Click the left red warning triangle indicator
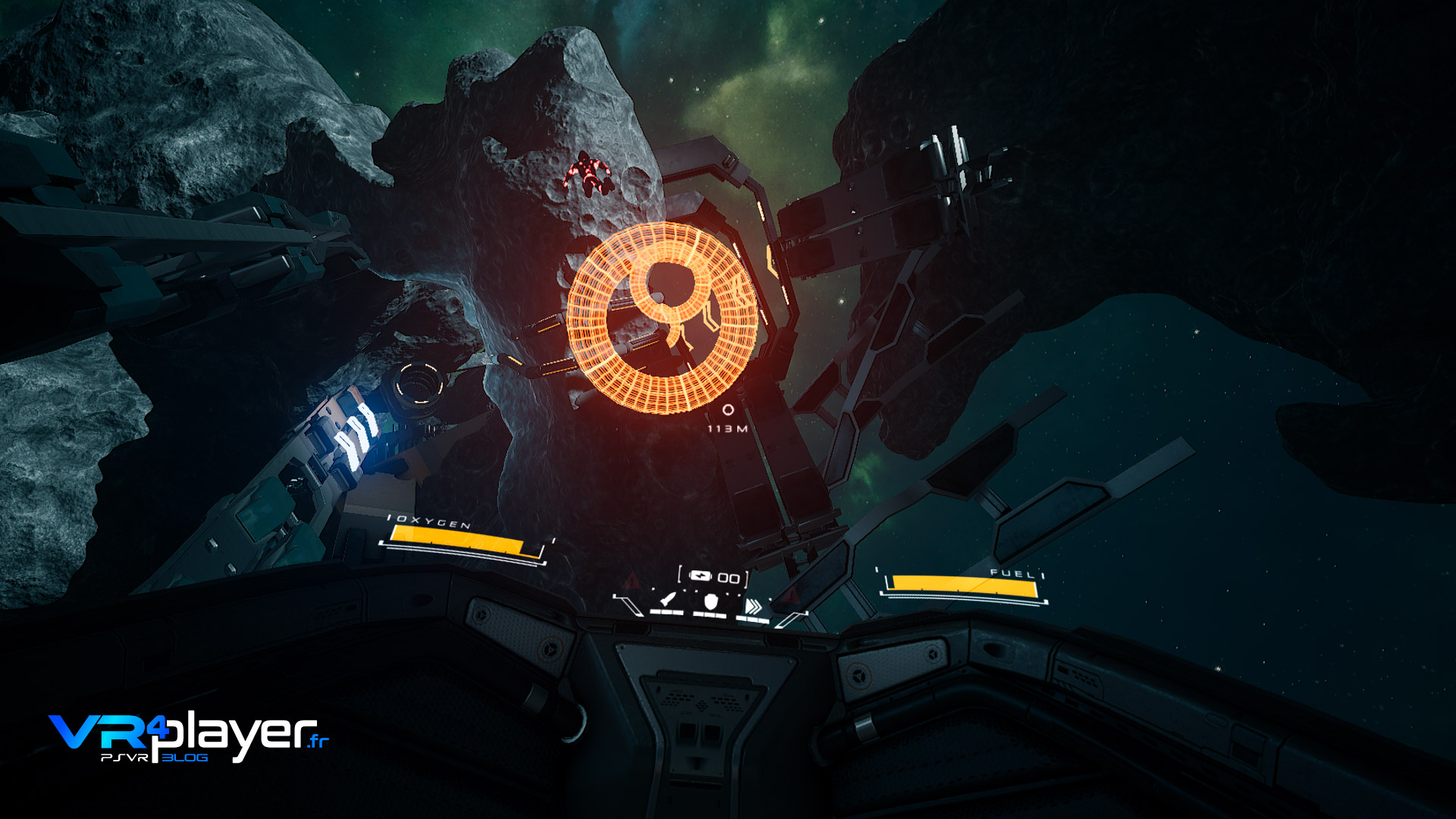The image size is (1456, 819). [629, 579]
